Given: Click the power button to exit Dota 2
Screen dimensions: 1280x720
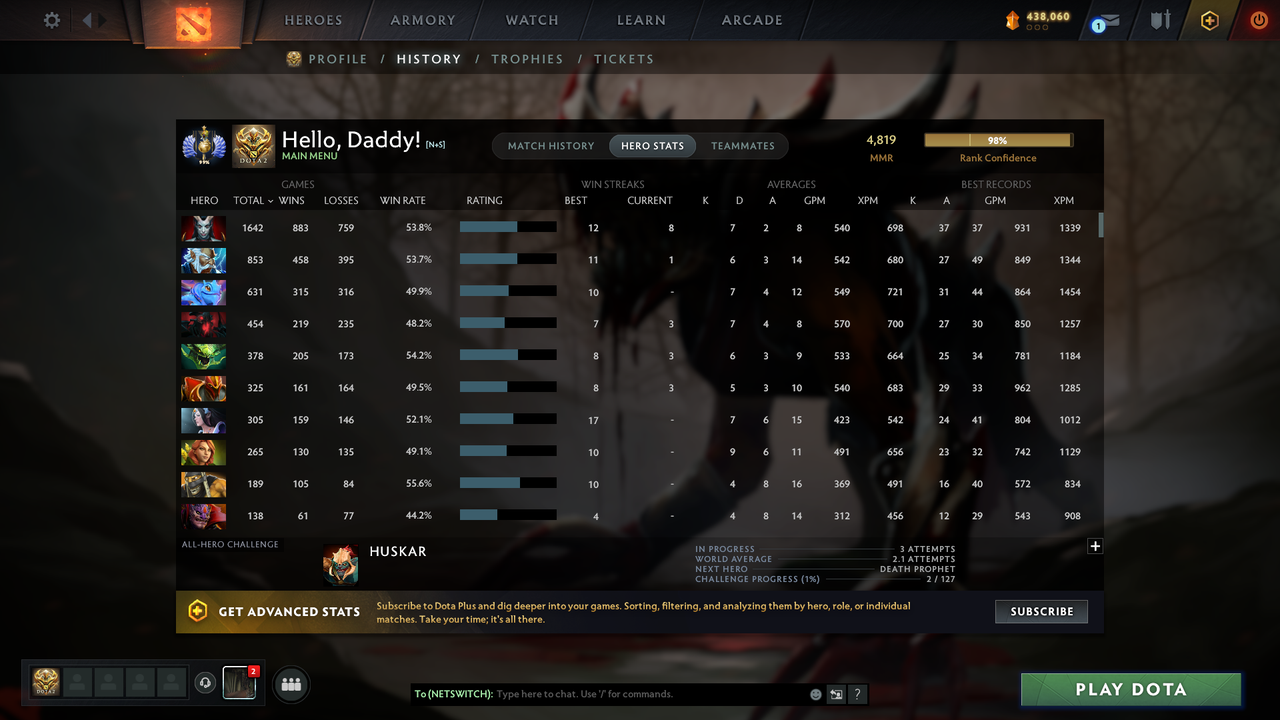Looking at the screenshot, I should click(x=1259, y=19).
